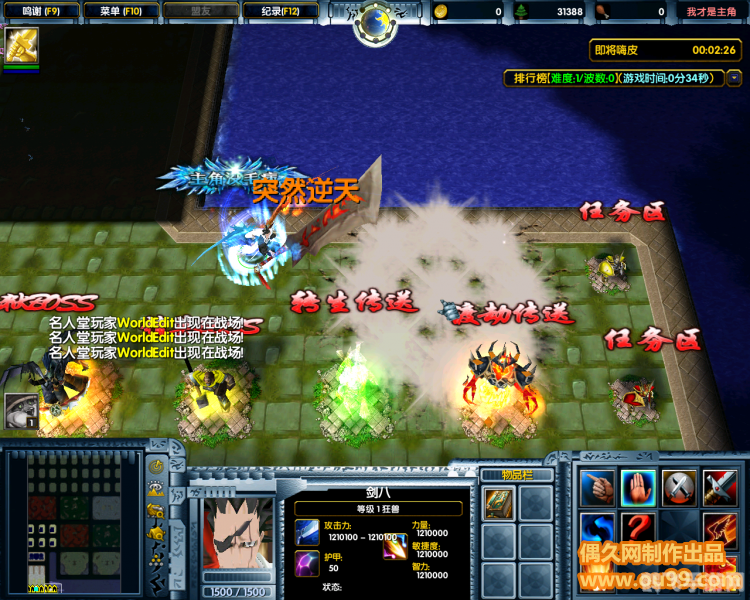Toggle minimap terrain display button
This screenshot has width=750, height=600.
coord(157,489)
